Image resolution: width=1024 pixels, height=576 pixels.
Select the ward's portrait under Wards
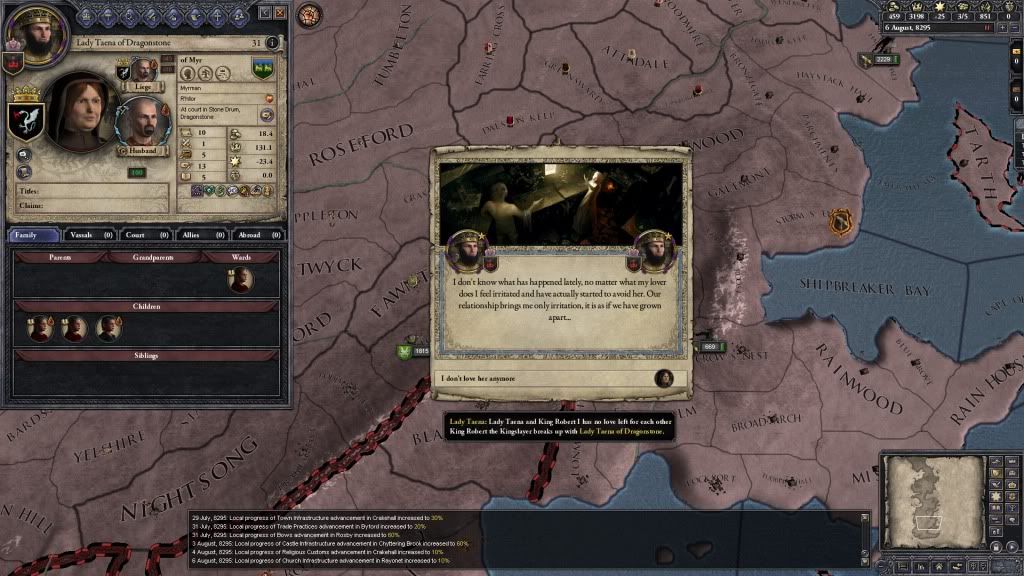240,280
